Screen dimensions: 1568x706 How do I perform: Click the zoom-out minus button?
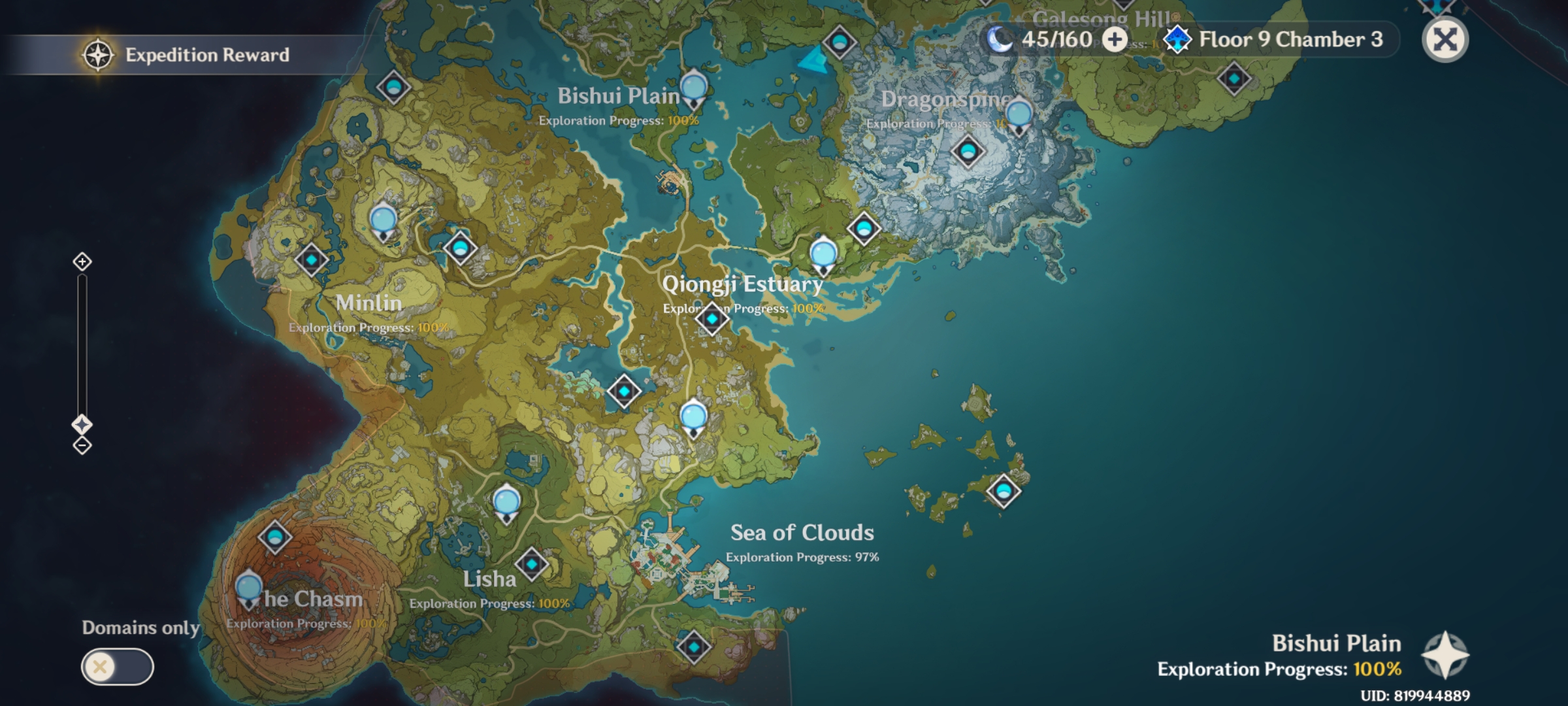tap(81, 446)
